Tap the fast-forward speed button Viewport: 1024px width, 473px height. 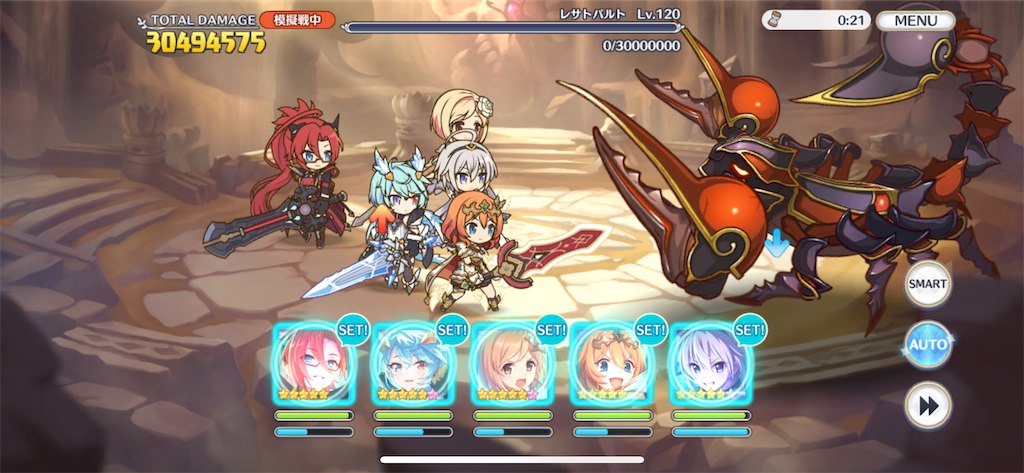coord(928,405)
